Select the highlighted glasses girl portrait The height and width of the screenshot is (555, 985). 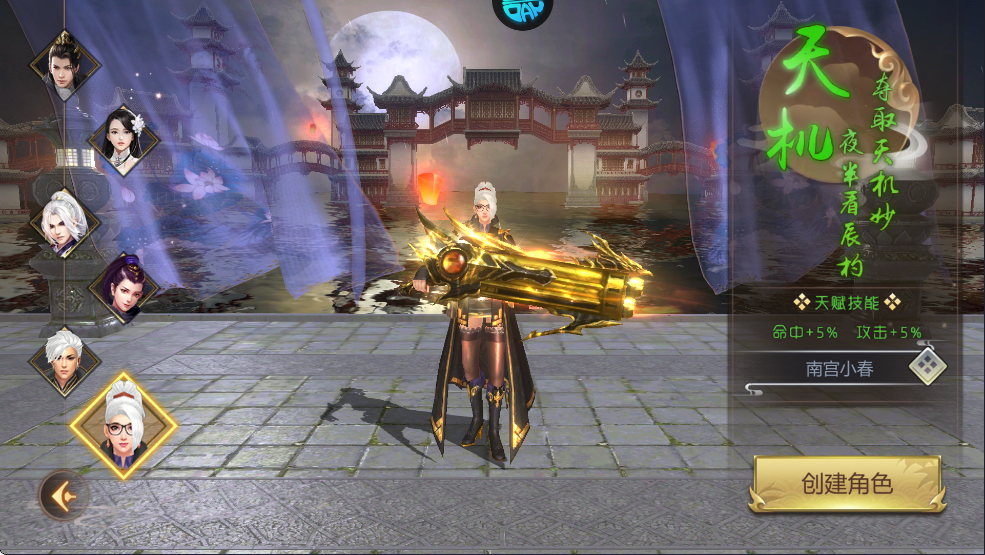tap(124, 425)
